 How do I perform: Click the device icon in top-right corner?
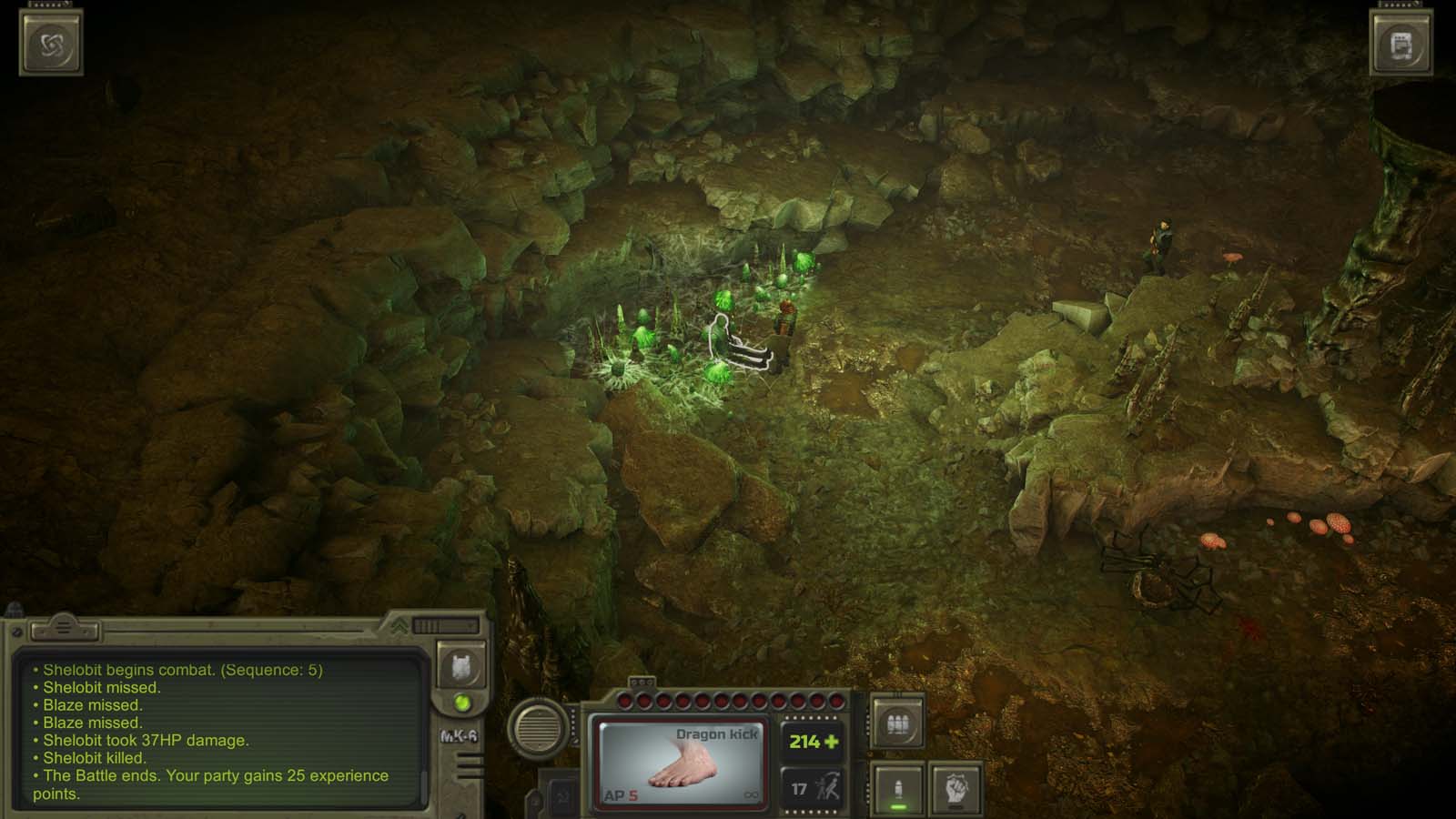point(1400,44)
